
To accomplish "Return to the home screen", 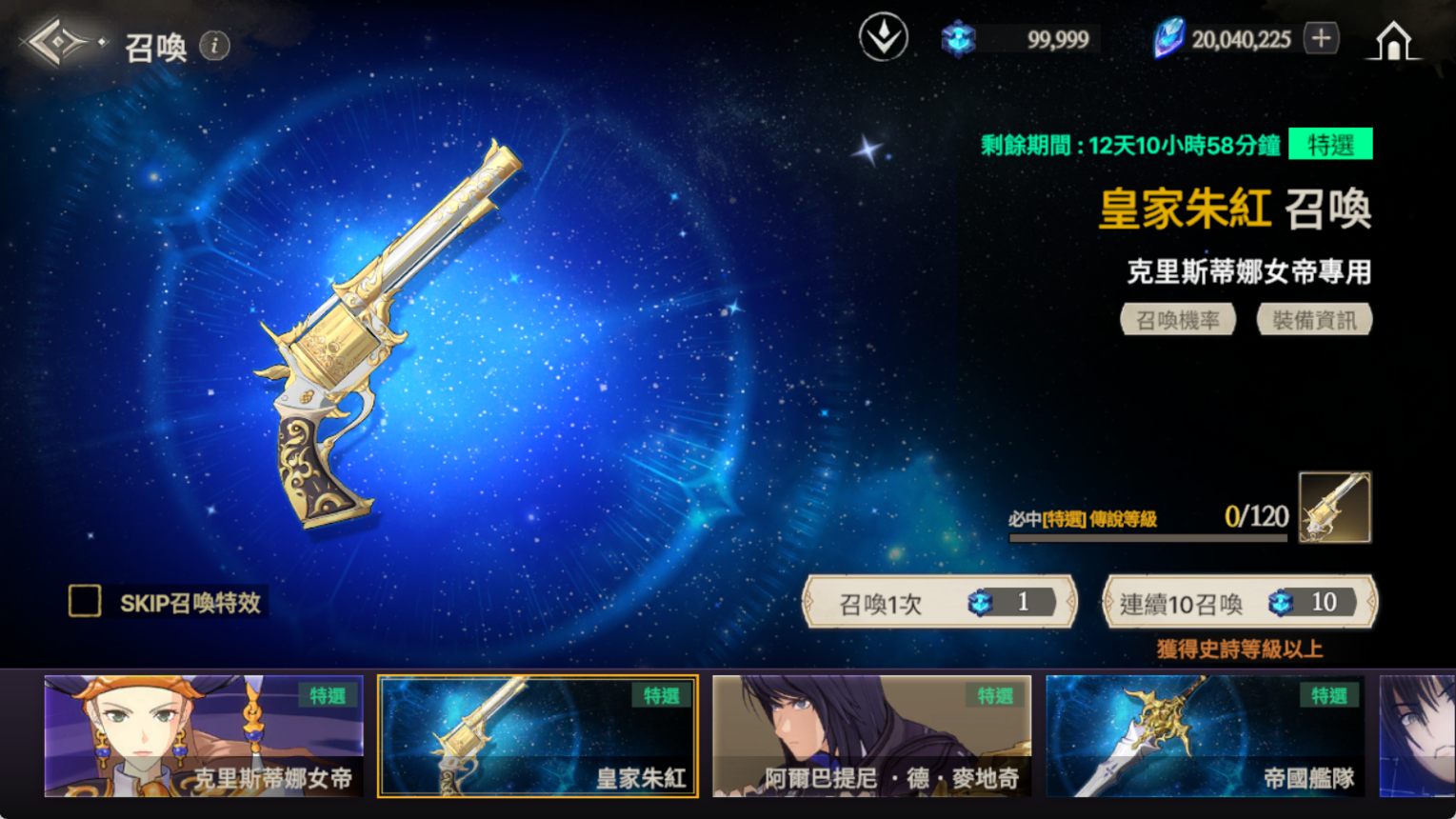I will pos(1392,41).
